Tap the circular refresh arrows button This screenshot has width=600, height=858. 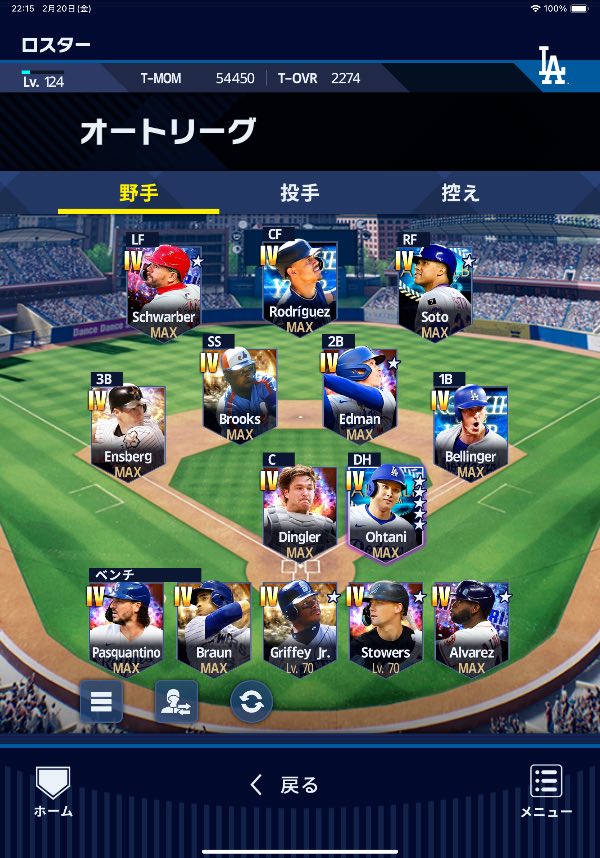click(x=251, y=701)
